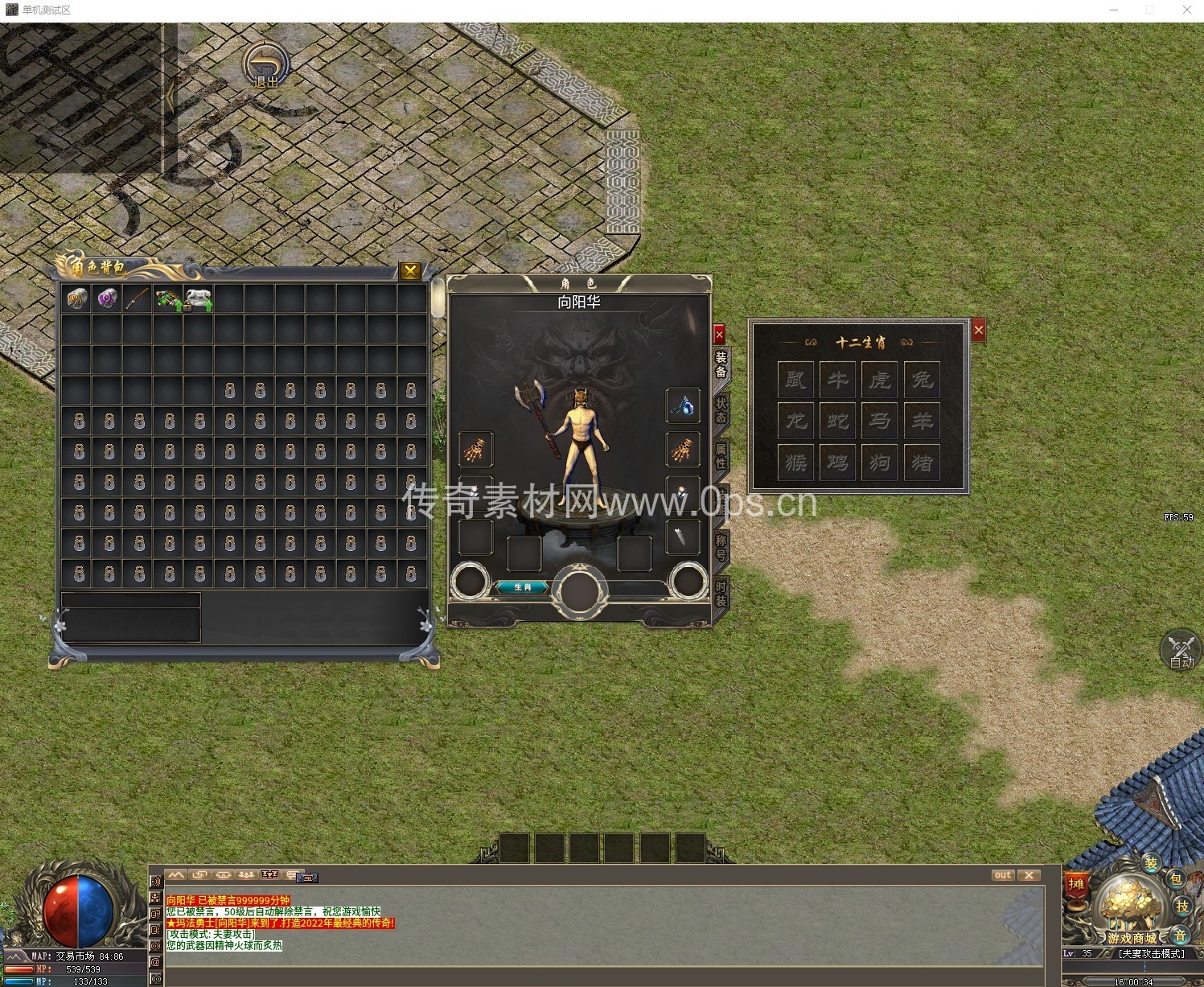1204x987 pixels.
Task: Open the 摊 stall banner button
Action: pos(1076,886)
